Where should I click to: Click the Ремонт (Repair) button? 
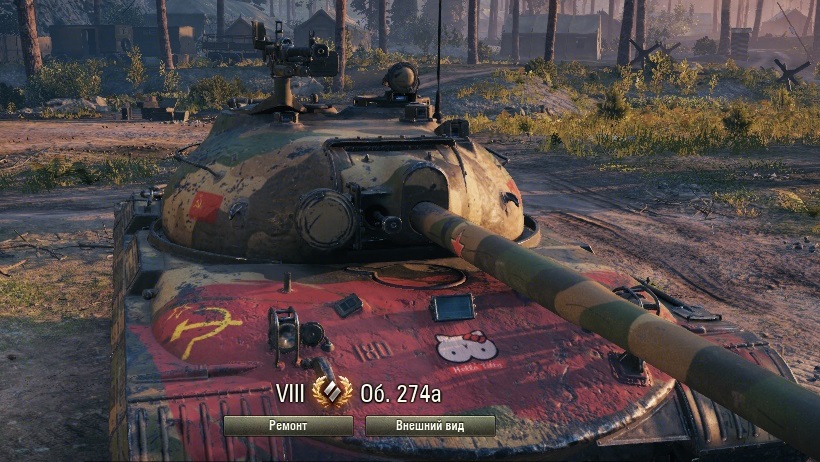(x=288, y=425)
